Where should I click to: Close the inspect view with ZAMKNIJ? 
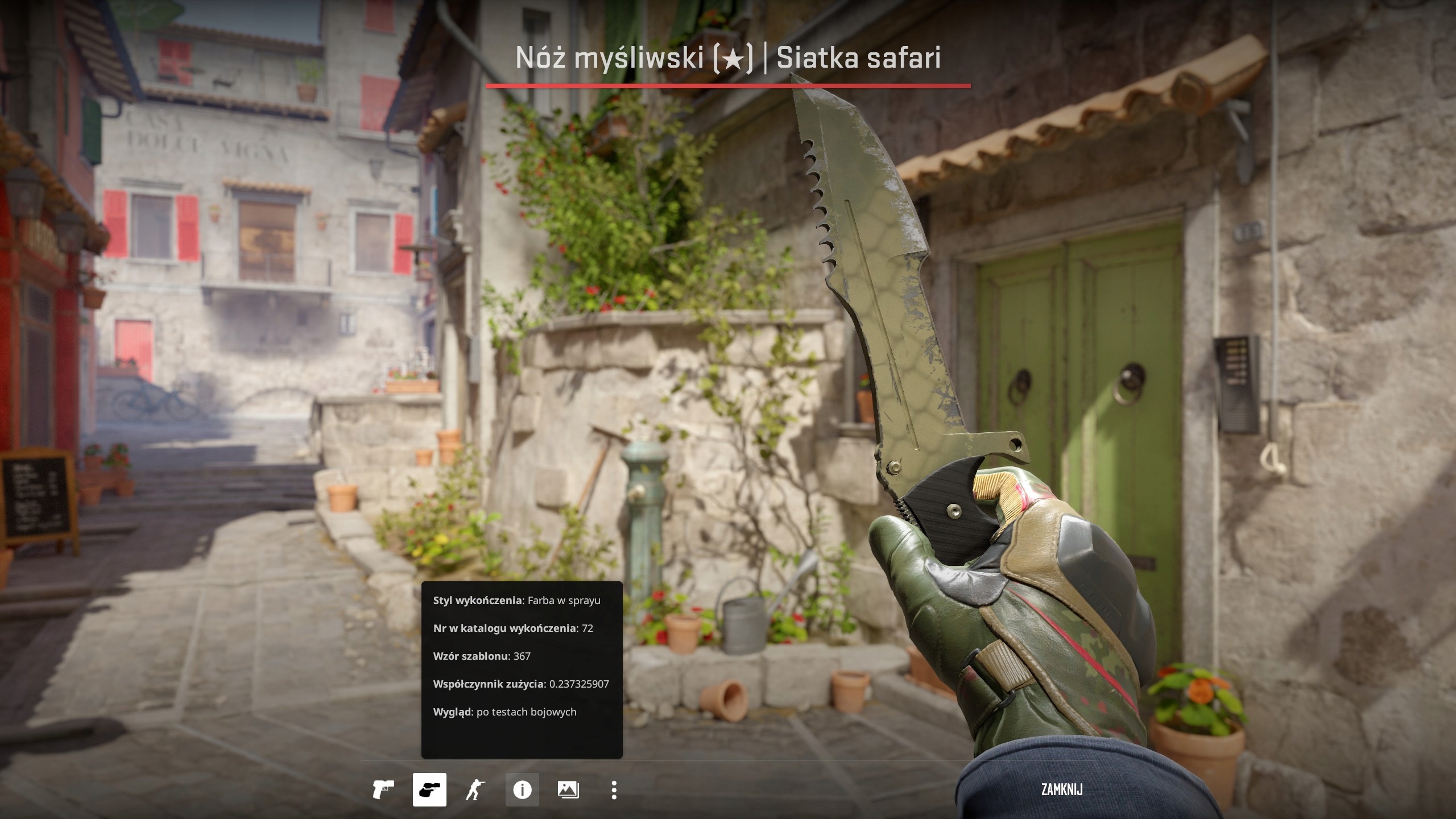click(x=1061, y=789)
